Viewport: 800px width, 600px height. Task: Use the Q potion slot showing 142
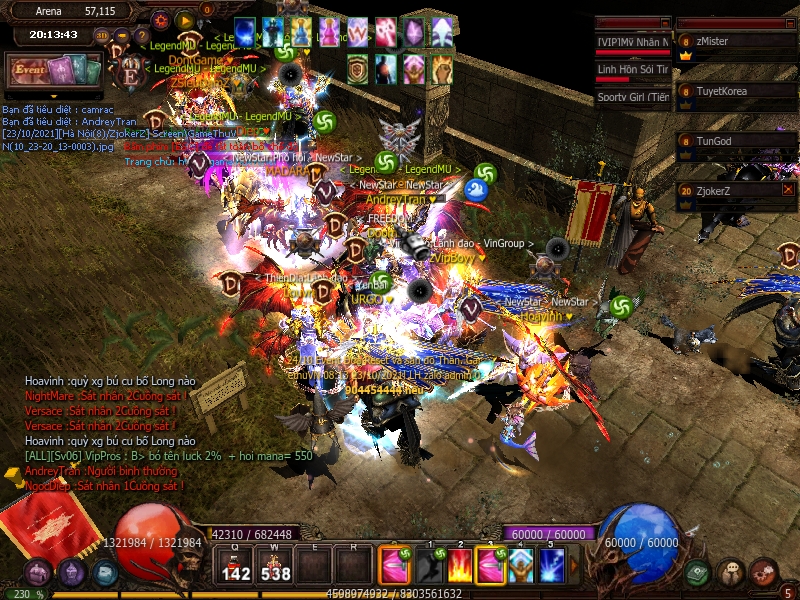[236, 565]
